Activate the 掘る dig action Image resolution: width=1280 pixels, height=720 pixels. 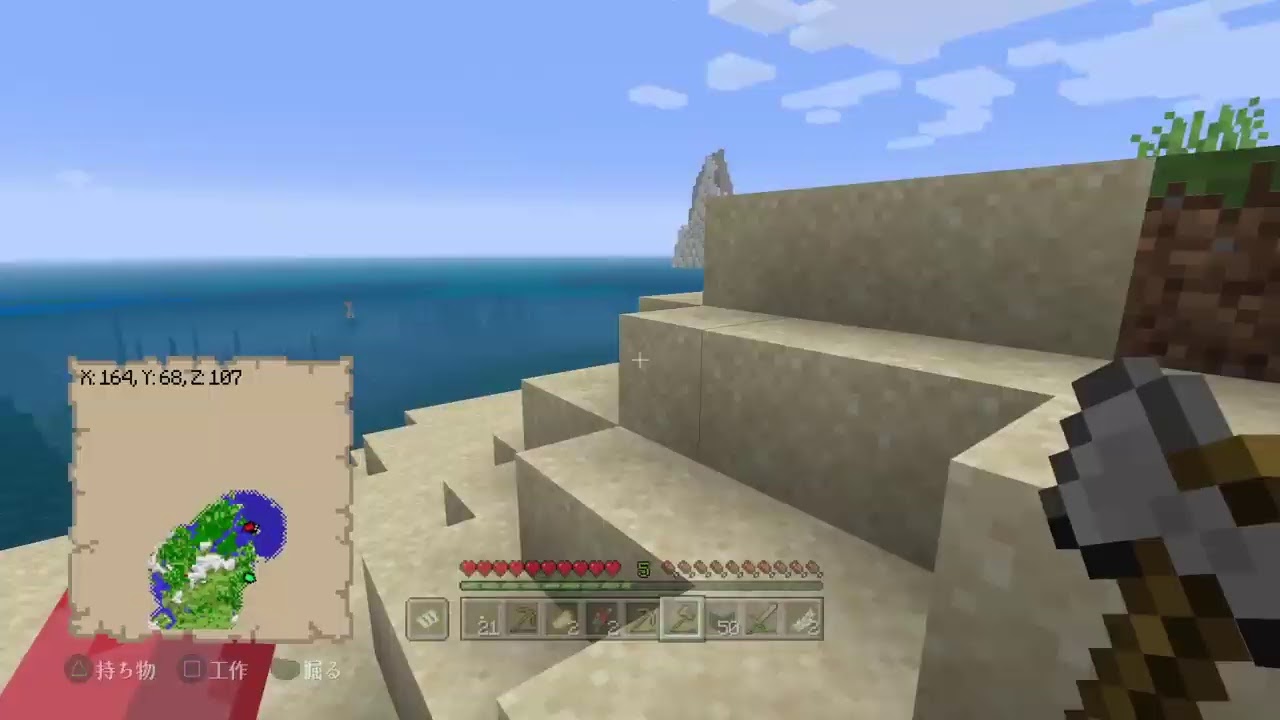322,671
